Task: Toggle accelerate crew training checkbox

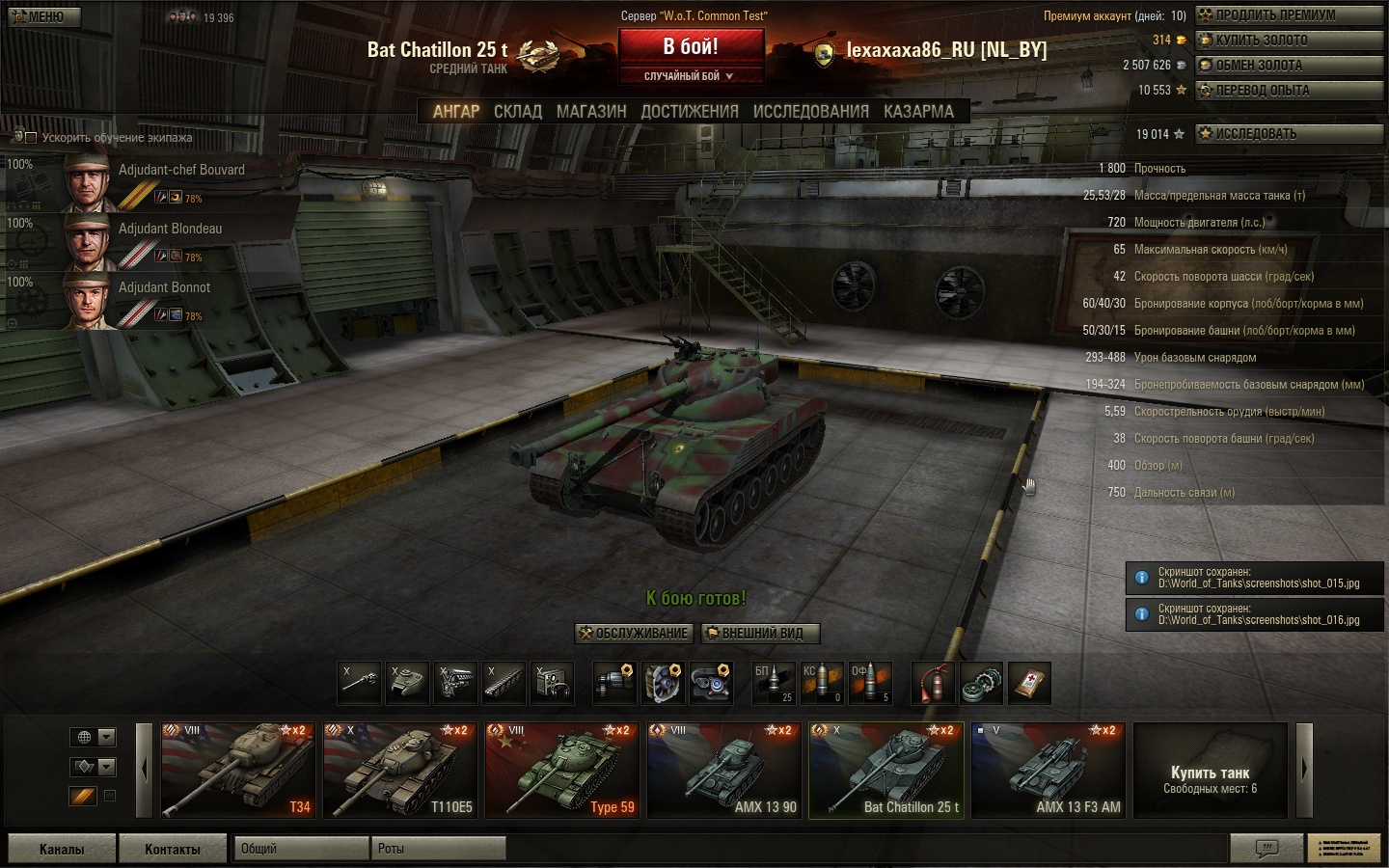Action: (31, 138)
